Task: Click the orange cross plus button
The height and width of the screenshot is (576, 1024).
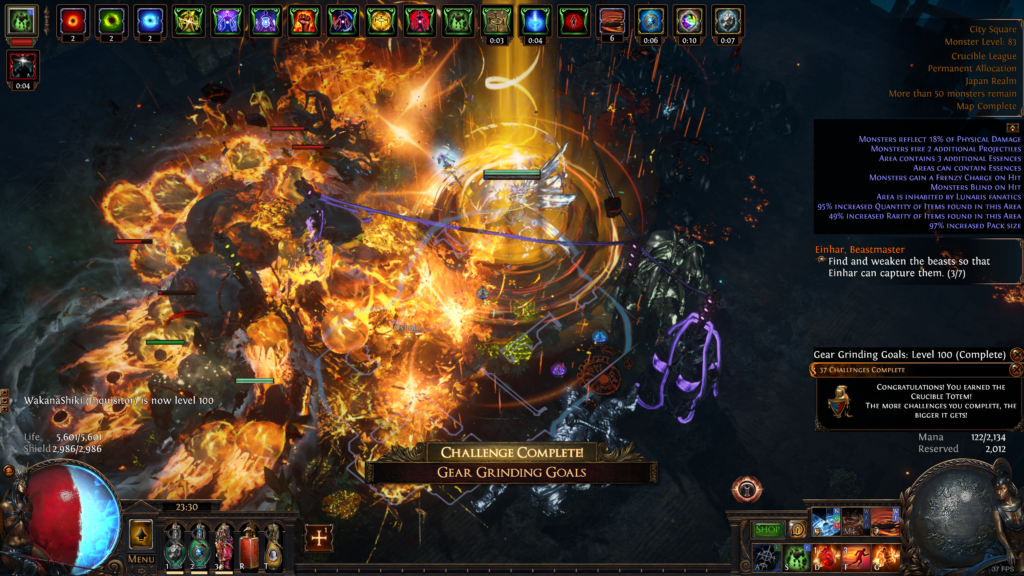Action: point(319,537)
